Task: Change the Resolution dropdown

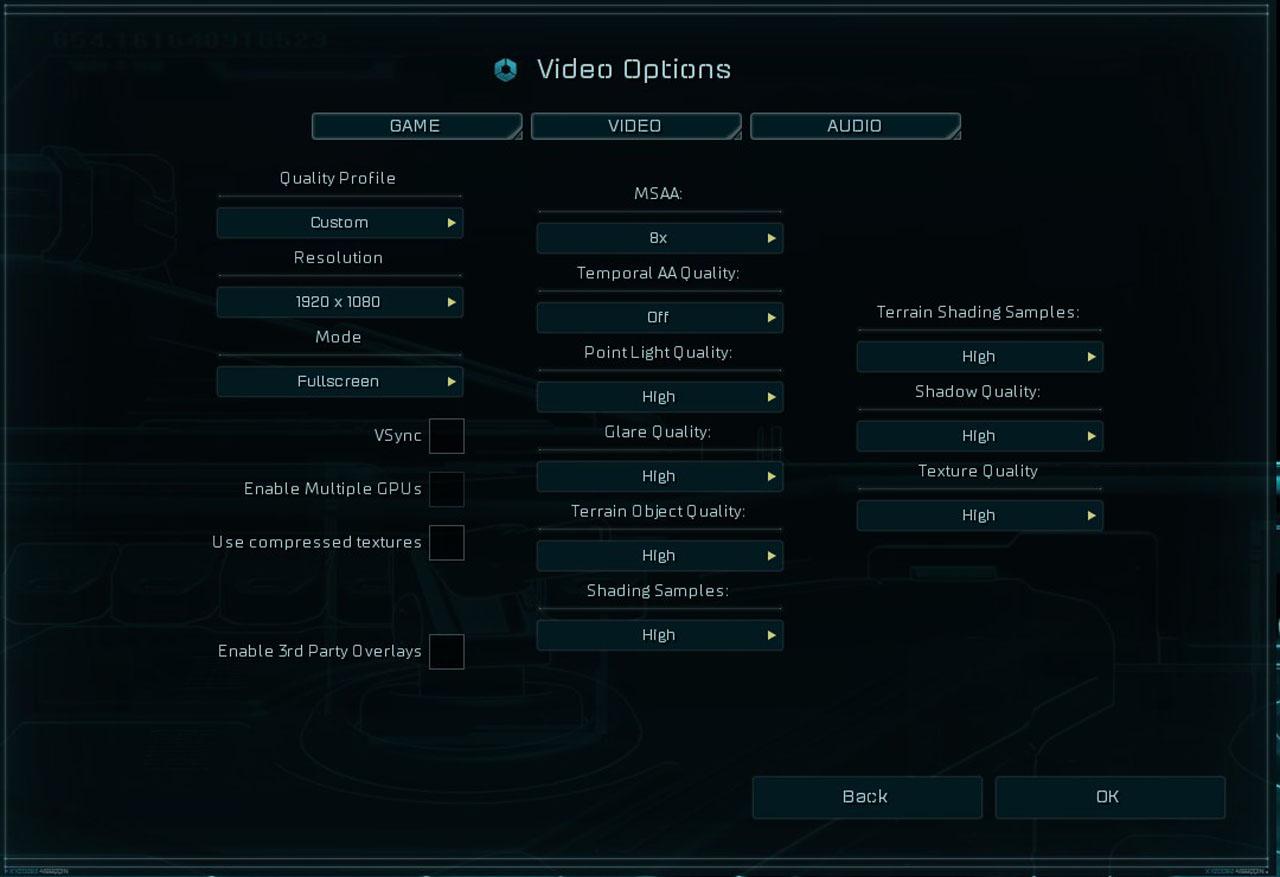Action: click(x=340, y=302)
